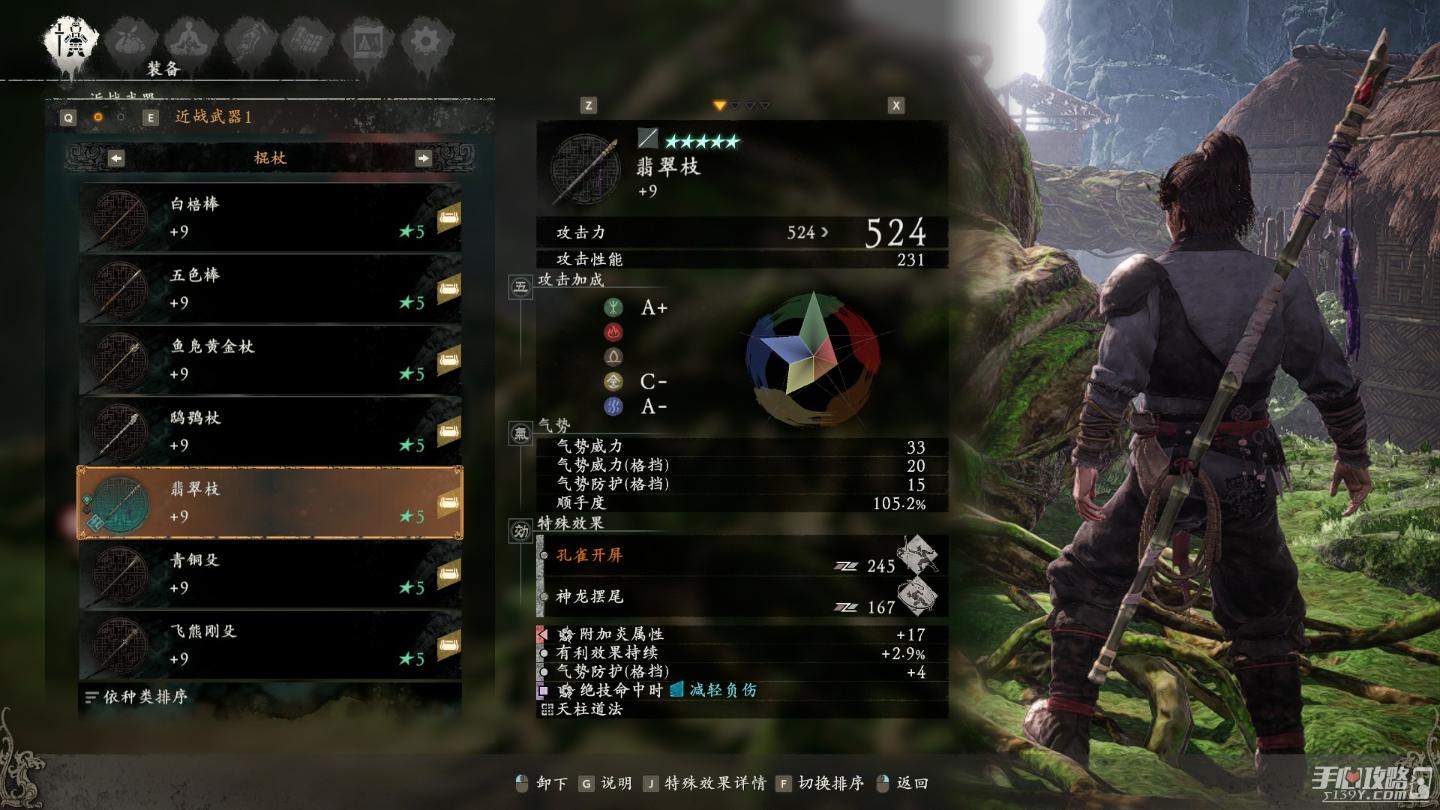Open the equipment tab with sword and armor icon

69,42
